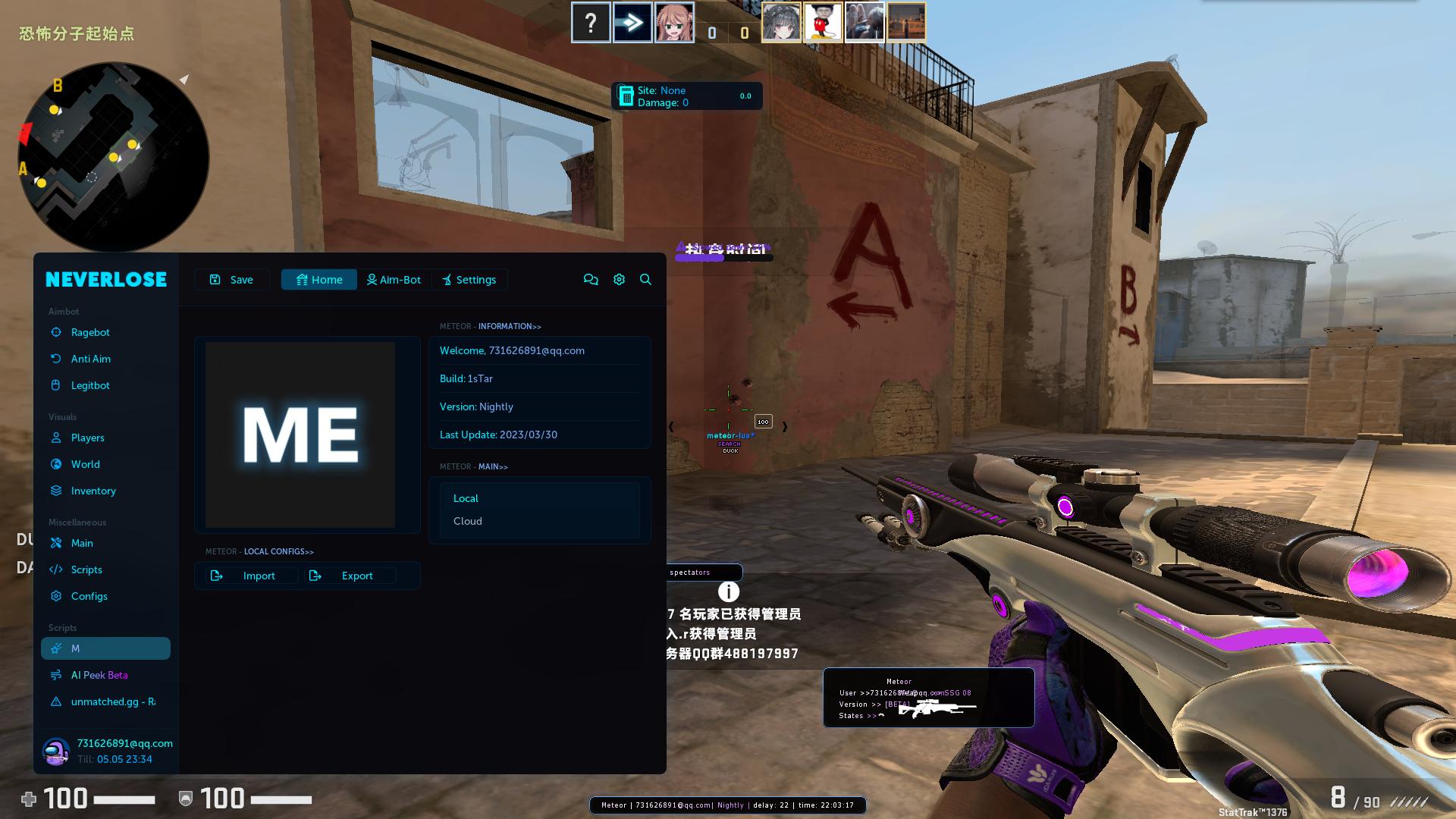Open the Home tab
1456x819 pixels.
click(318, 279)
